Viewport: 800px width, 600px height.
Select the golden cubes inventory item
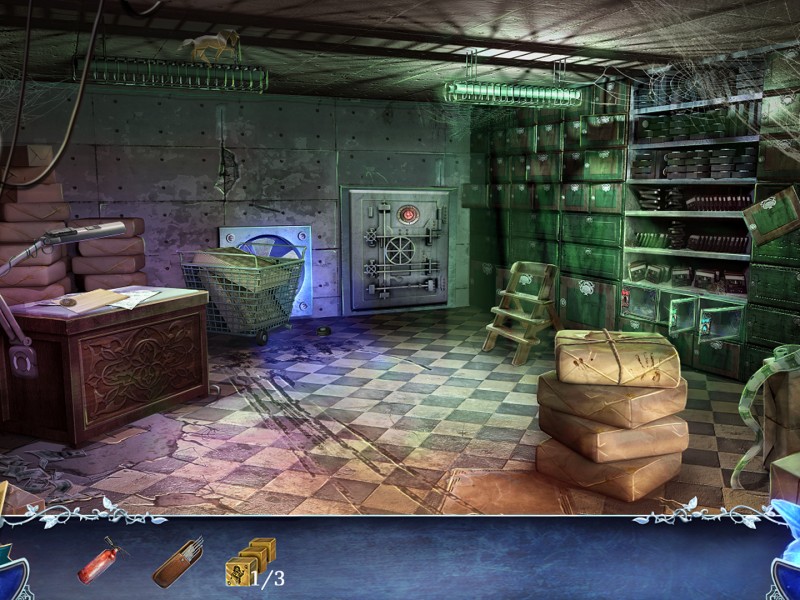pyautogui.click(x=250, y=562)
